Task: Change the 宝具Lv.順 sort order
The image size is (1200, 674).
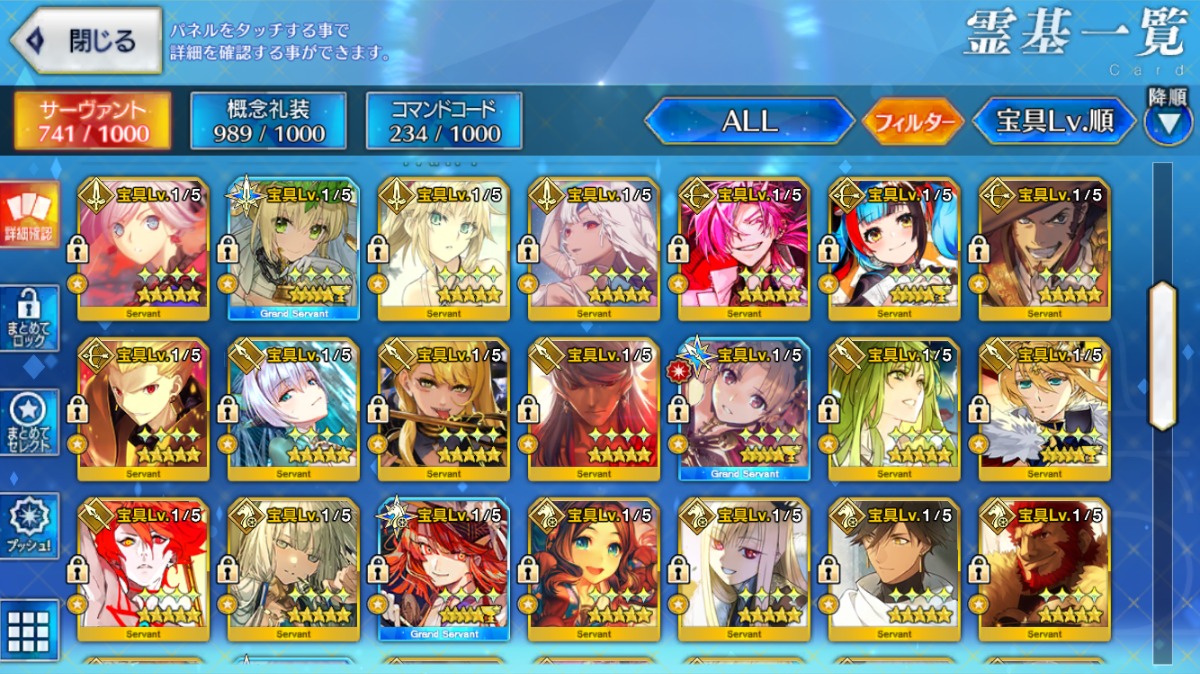Action: tap(1054, 121)
